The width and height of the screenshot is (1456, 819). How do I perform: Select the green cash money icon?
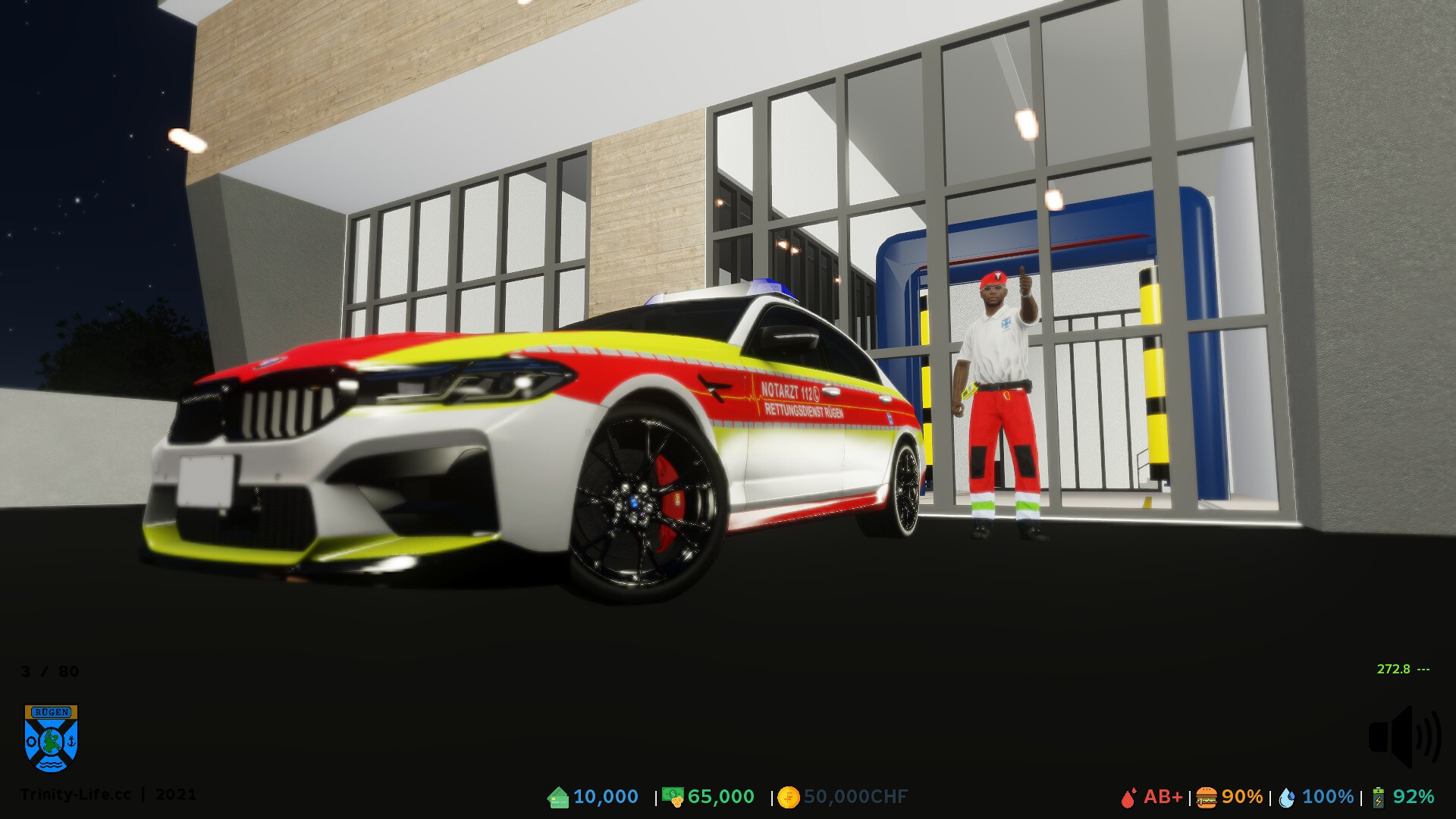(x=672, y=796)
